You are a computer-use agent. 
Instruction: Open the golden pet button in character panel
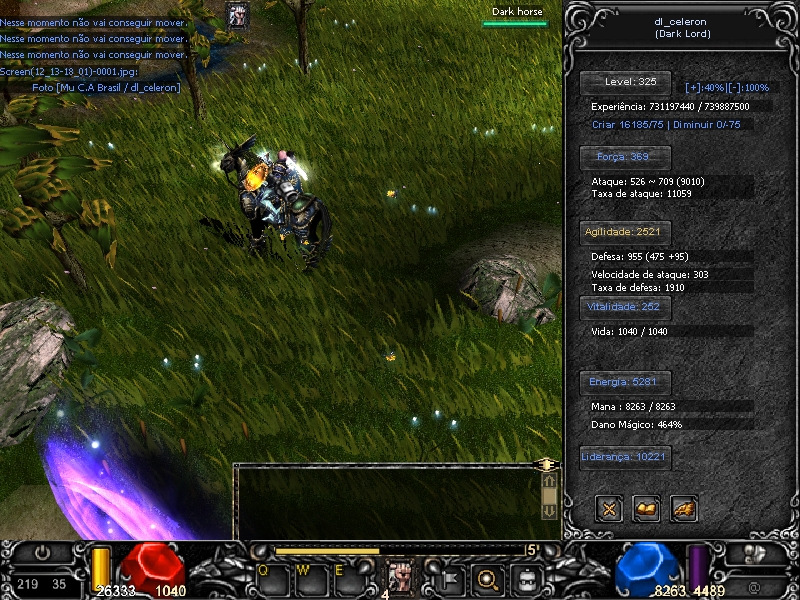[684, 509]
